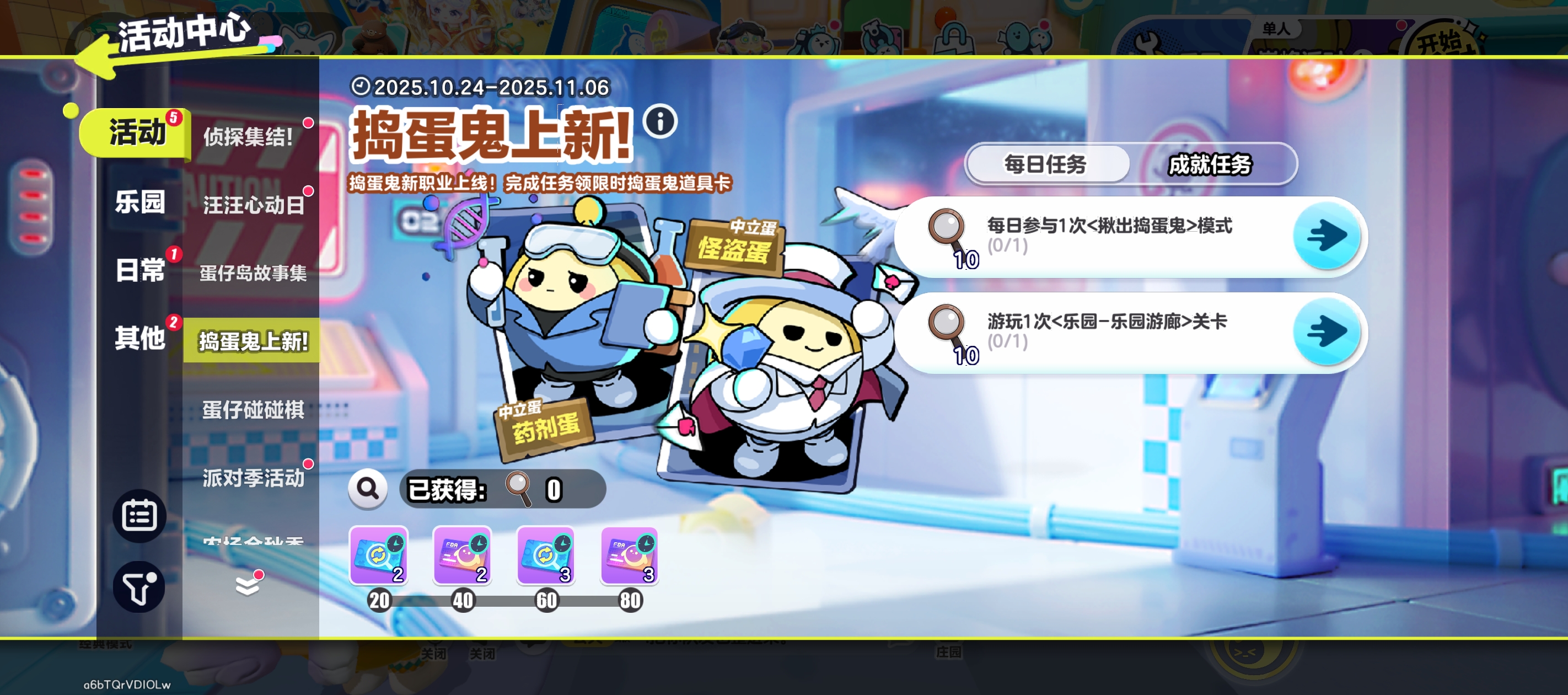Collapse the event list with the double chevron
Image resolution: width=1568 pixels, height=695 pixels.
click(248, 586)
